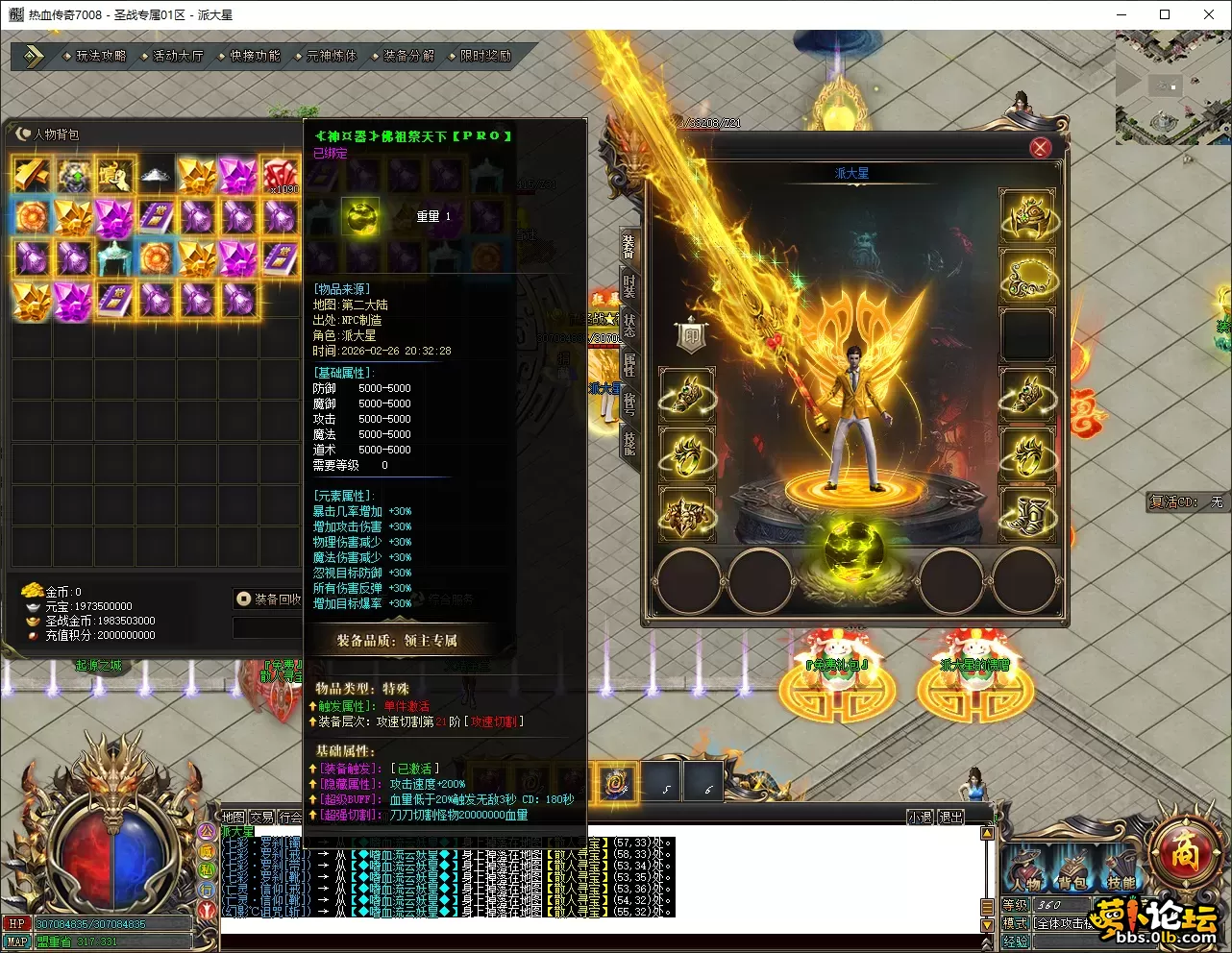Show the 称号 titles tab
The width and height of the screenshot is (1232, 953).
[629, 403]
